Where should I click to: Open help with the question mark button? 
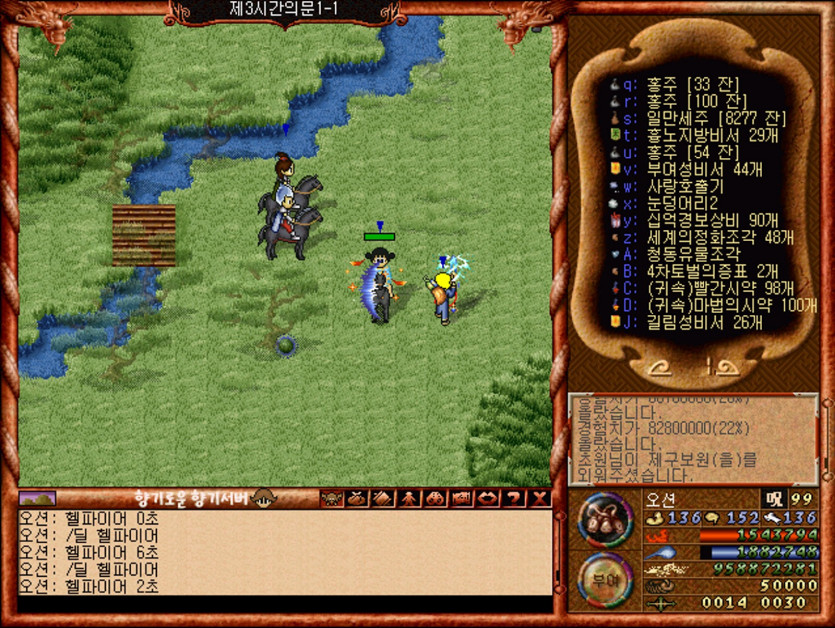pos(514,498)
